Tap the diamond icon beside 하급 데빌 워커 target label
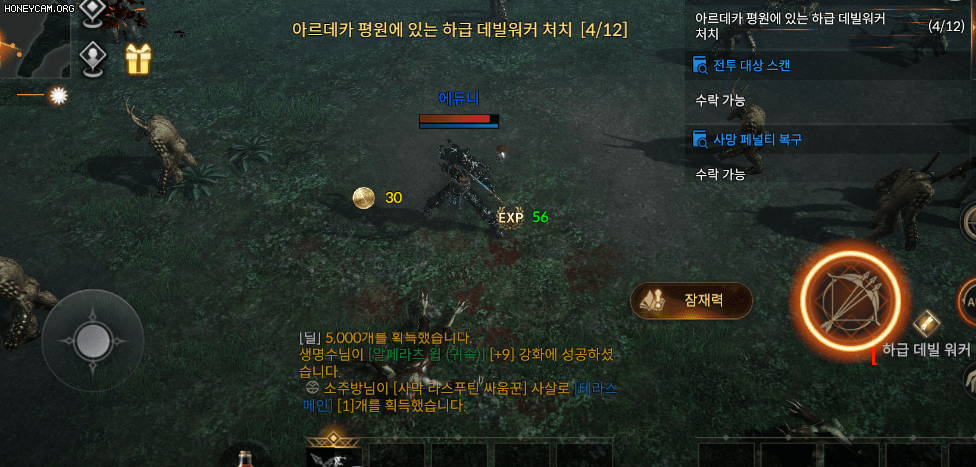Image resolution: width=976 pixels, height=467 pixels. (927, 322)
